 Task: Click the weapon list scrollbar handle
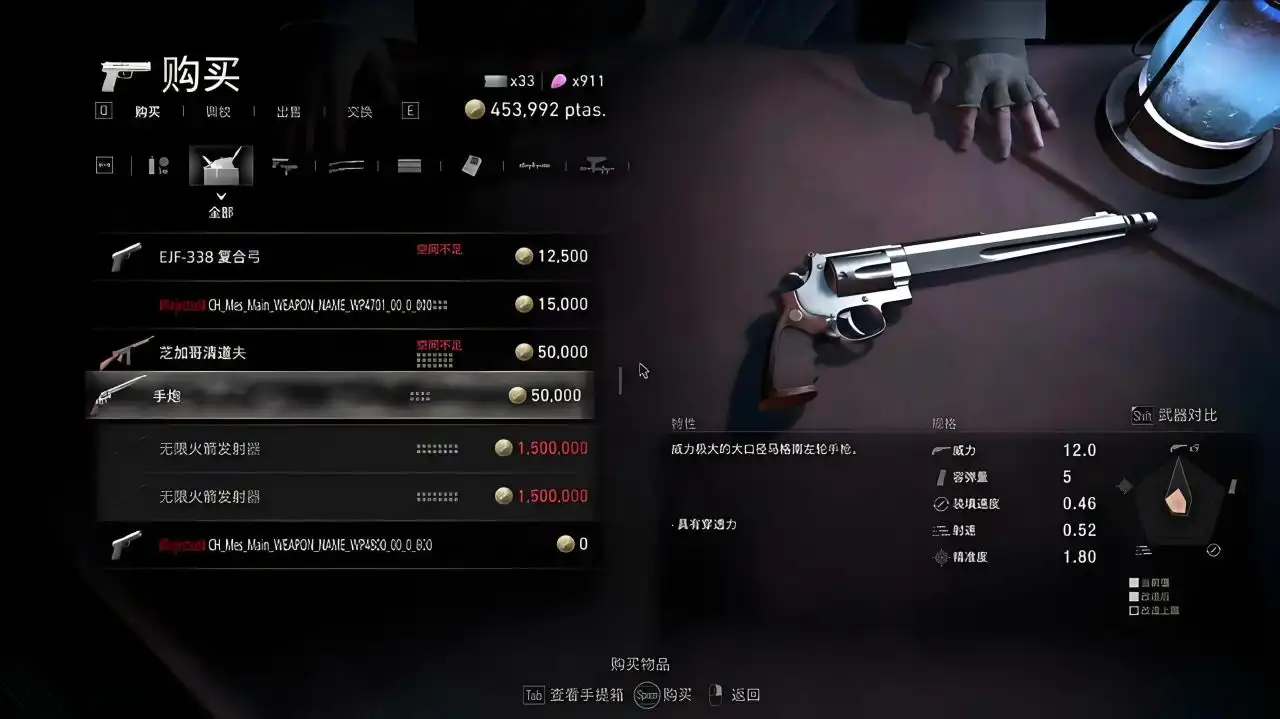click(x=620, y=380)
